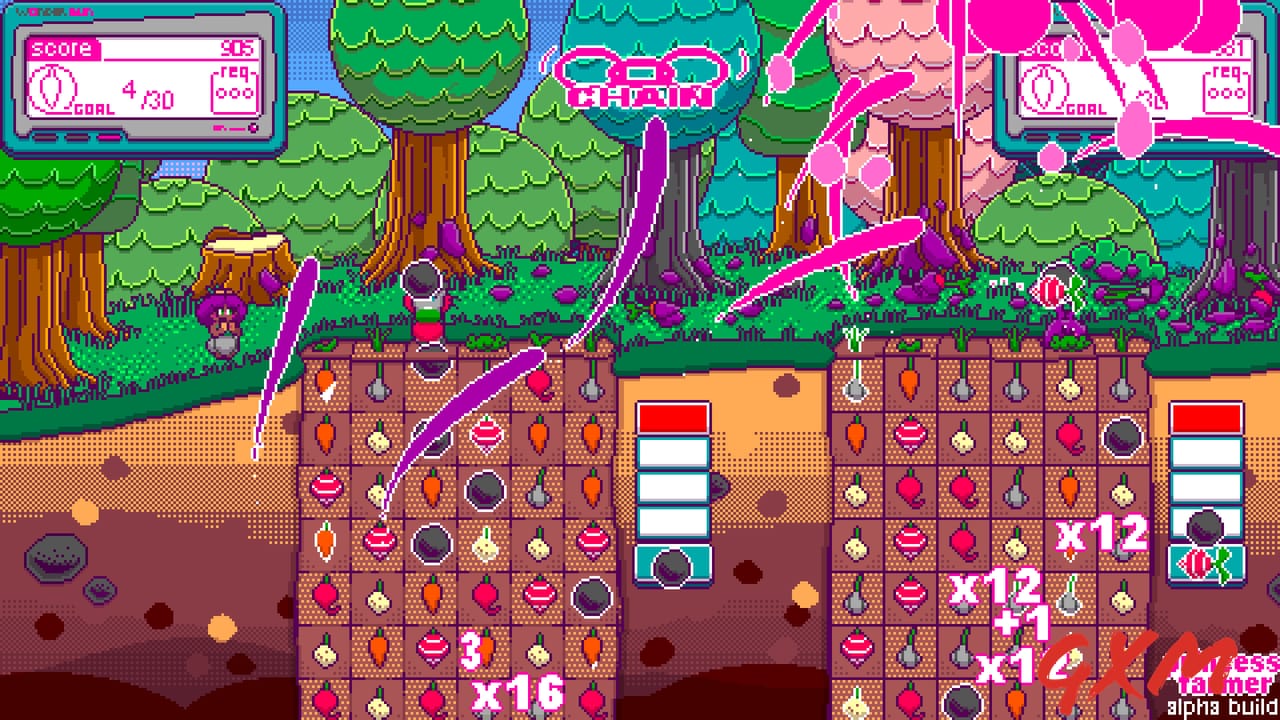Click an onion tile on the right grid
The width and height of the screenshot is (1280, 720).
[961, 440]
